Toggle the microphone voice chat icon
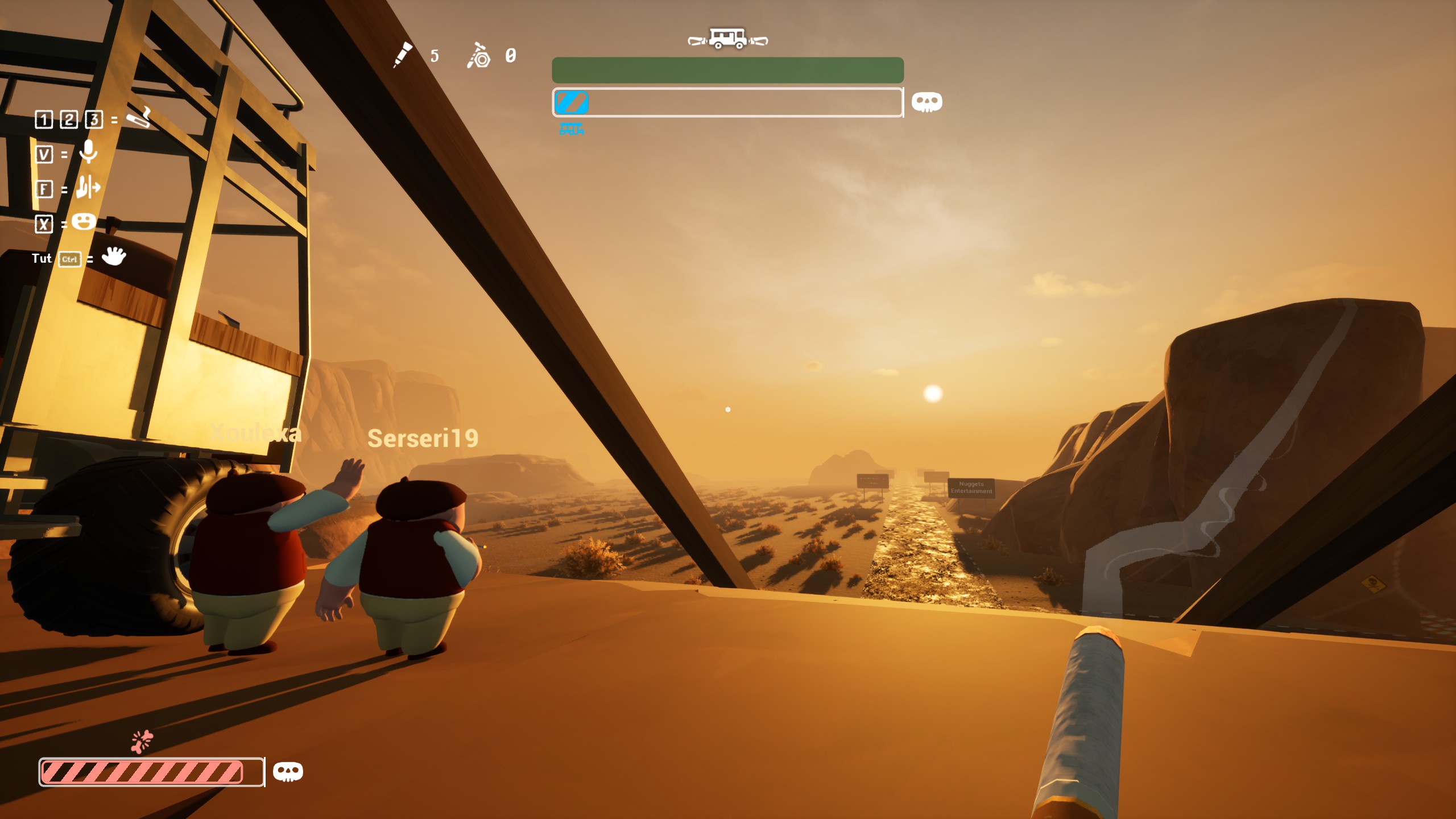Image resolution: width=1456 pixels, height=819 pixels. pyautogui.click(x=88, y=152)
